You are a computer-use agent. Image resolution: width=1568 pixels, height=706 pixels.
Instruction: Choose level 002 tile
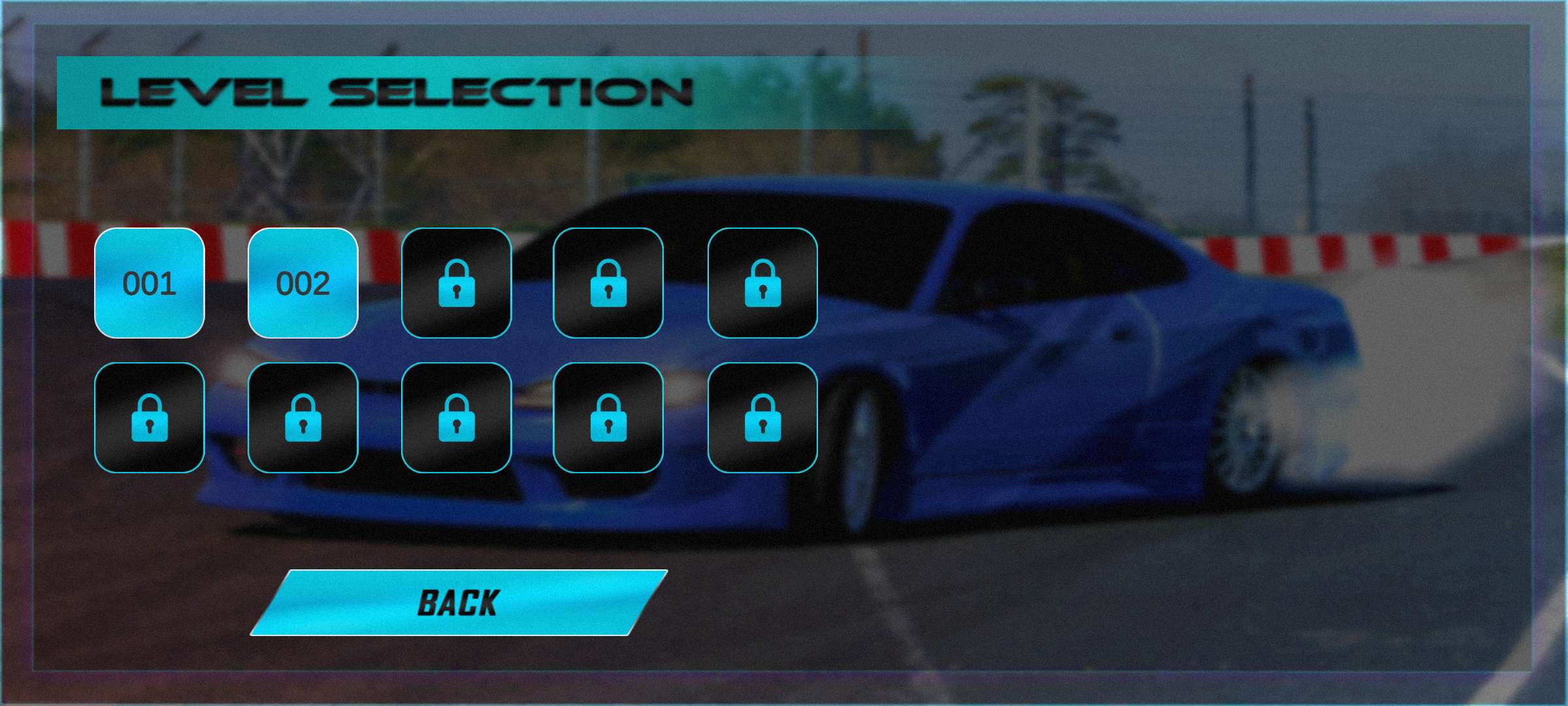[x=302, y=283]
